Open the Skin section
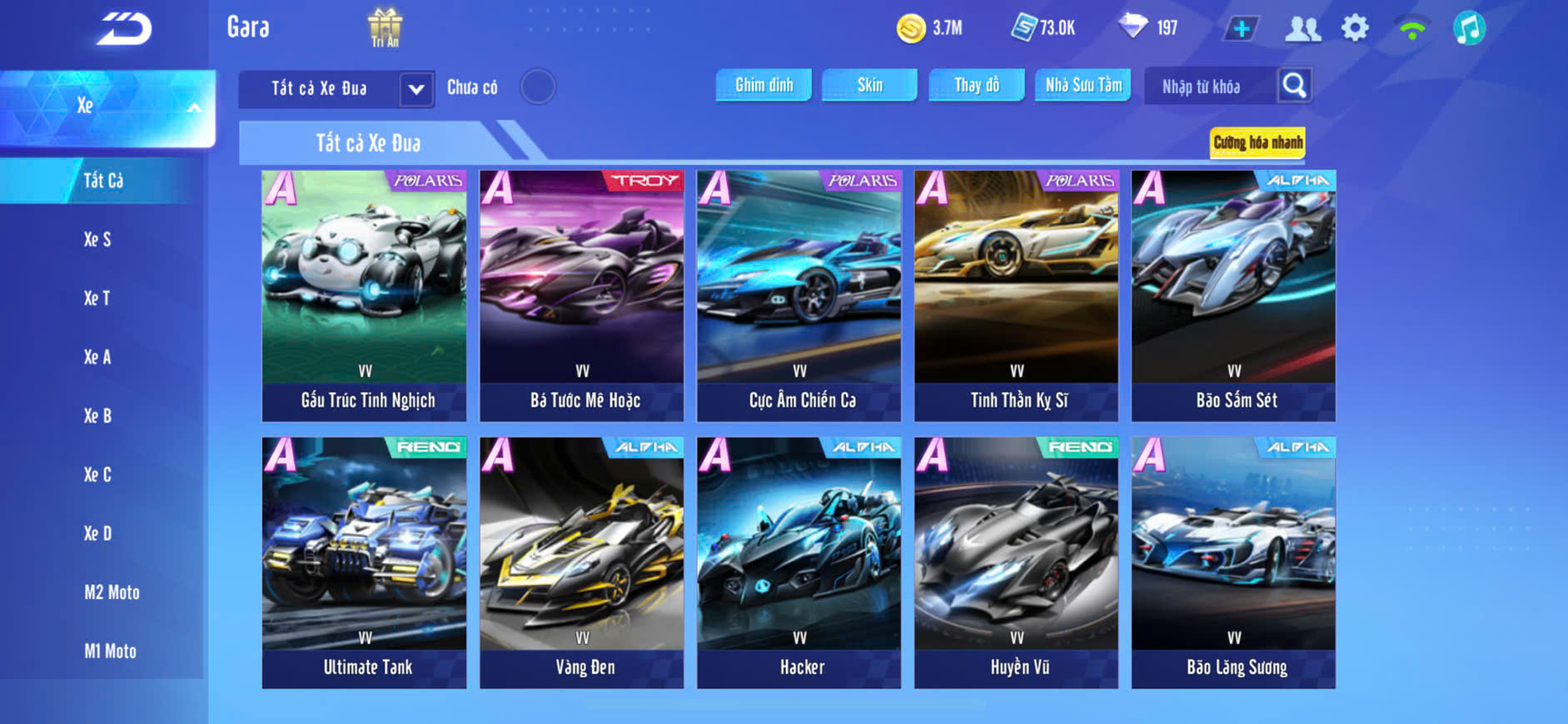Image resolution: width=1568 pixels, height=724 pixels. [869, 85]
